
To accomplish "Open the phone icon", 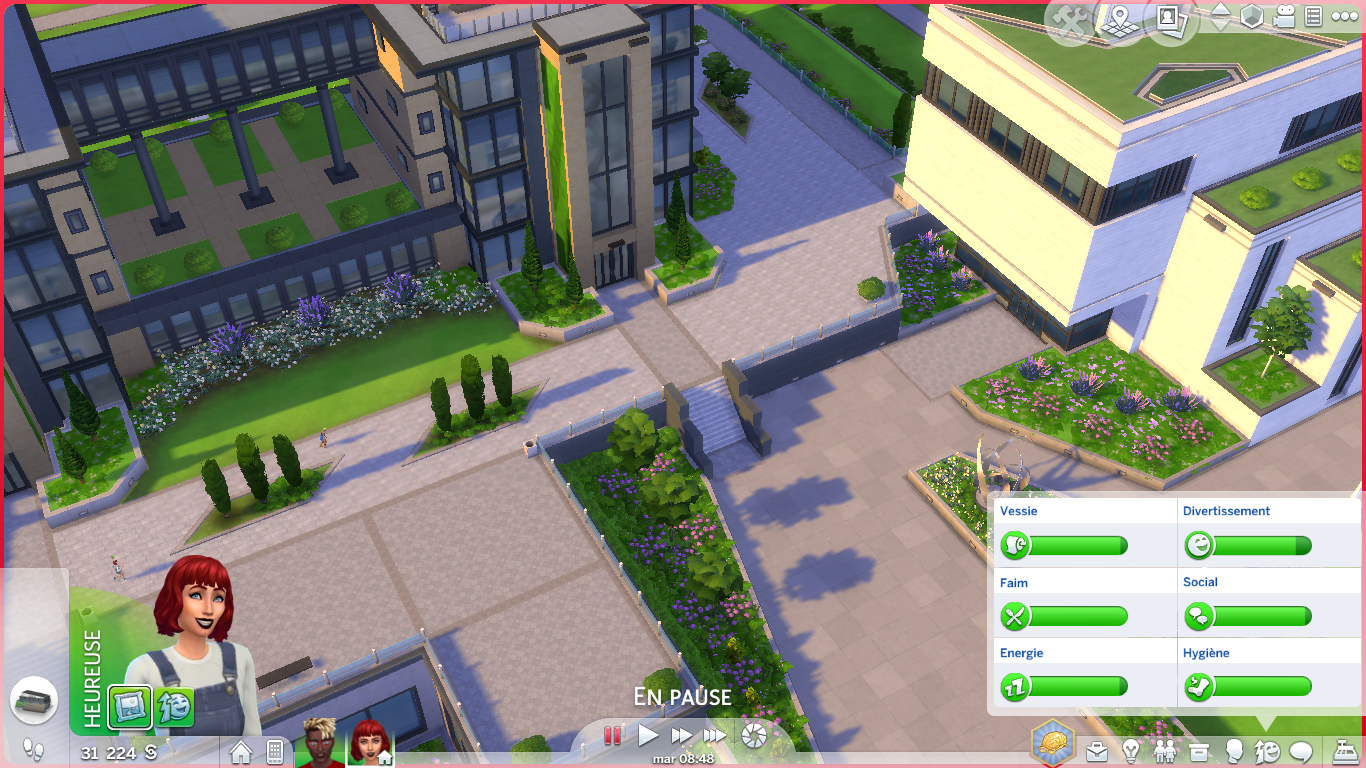I will 275,751.
